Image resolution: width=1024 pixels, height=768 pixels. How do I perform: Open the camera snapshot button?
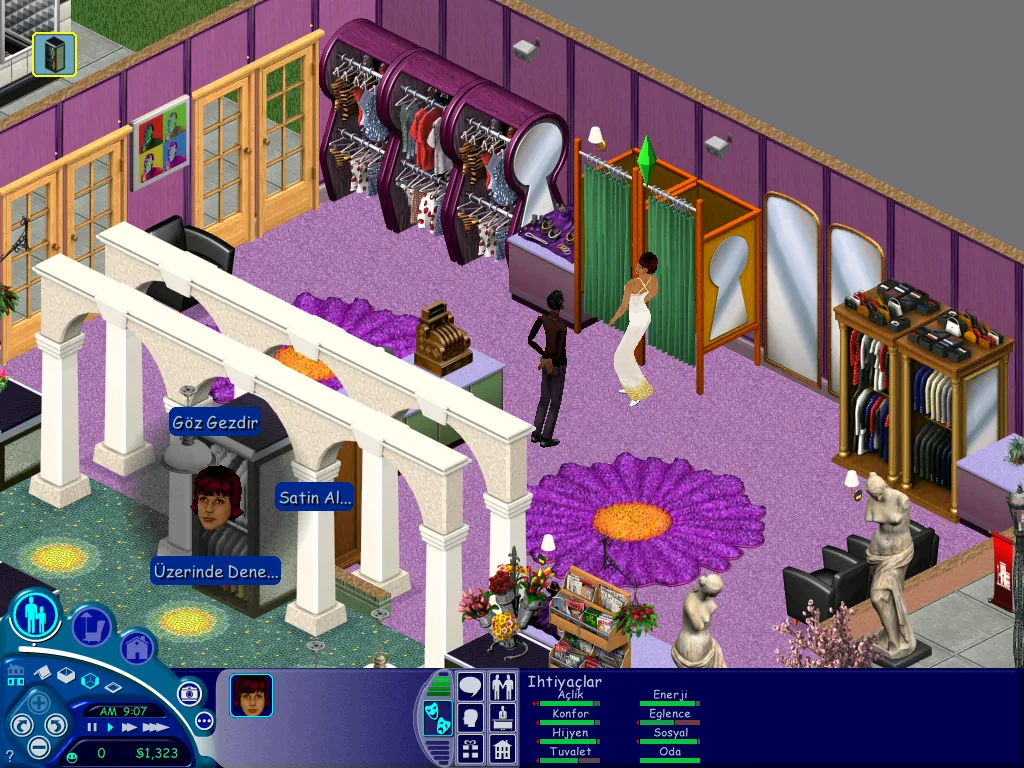(x=190, y=693)
